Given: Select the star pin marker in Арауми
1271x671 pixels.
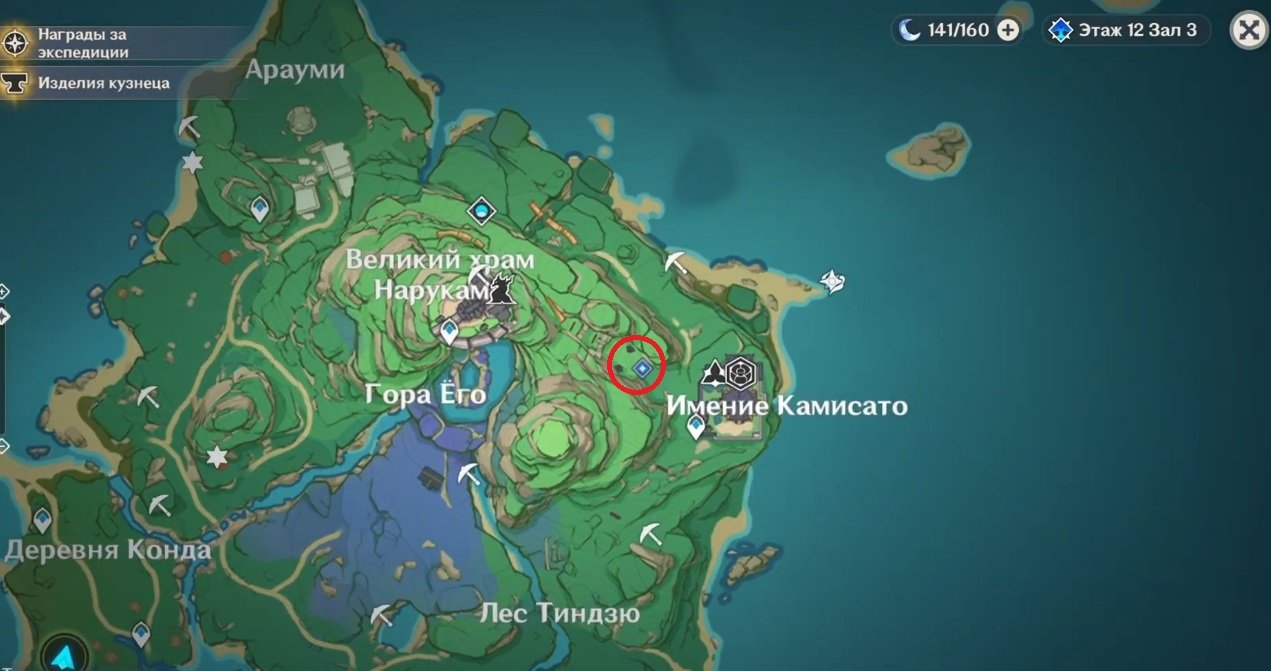Looking at the screenshot, I should click(x=192, y=162).
